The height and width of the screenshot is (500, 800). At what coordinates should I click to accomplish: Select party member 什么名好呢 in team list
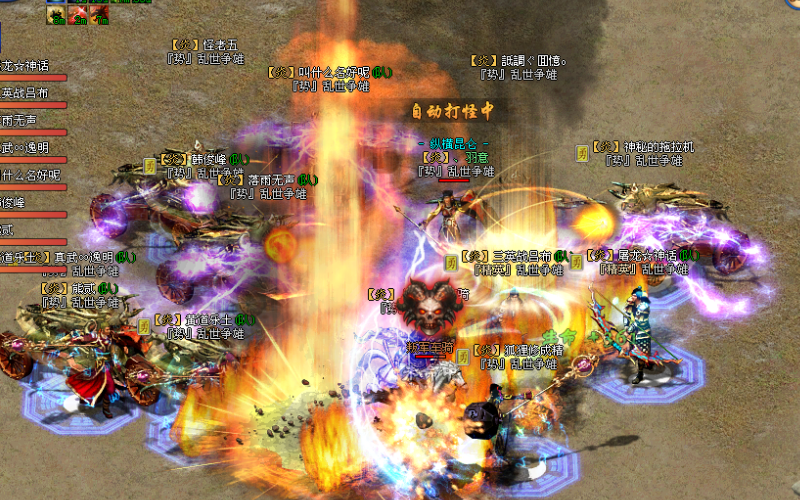coord(30,175)
